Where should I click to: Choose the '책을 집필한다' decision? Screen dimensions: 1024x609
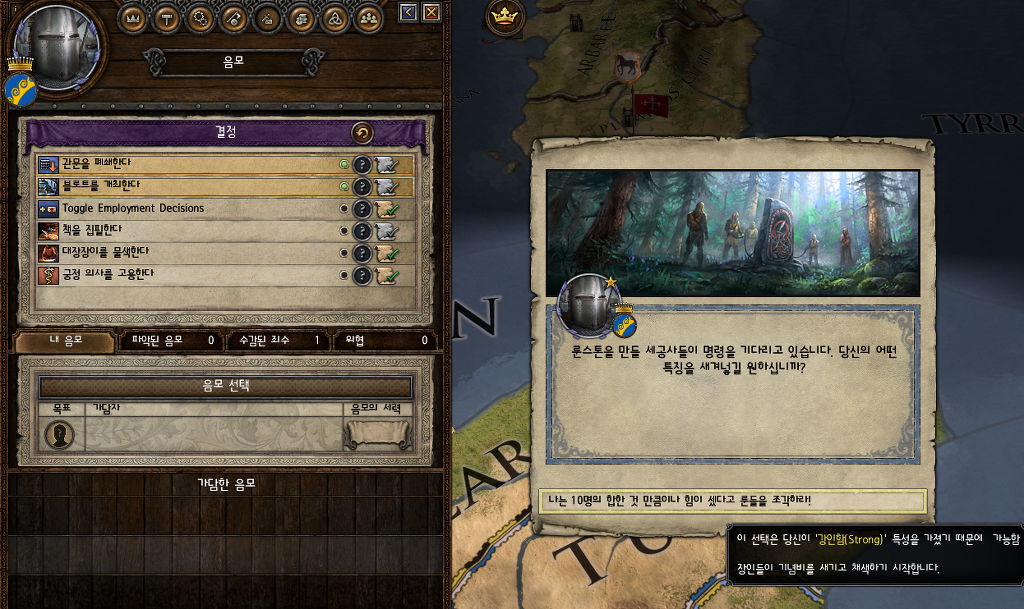coord(190,230)
